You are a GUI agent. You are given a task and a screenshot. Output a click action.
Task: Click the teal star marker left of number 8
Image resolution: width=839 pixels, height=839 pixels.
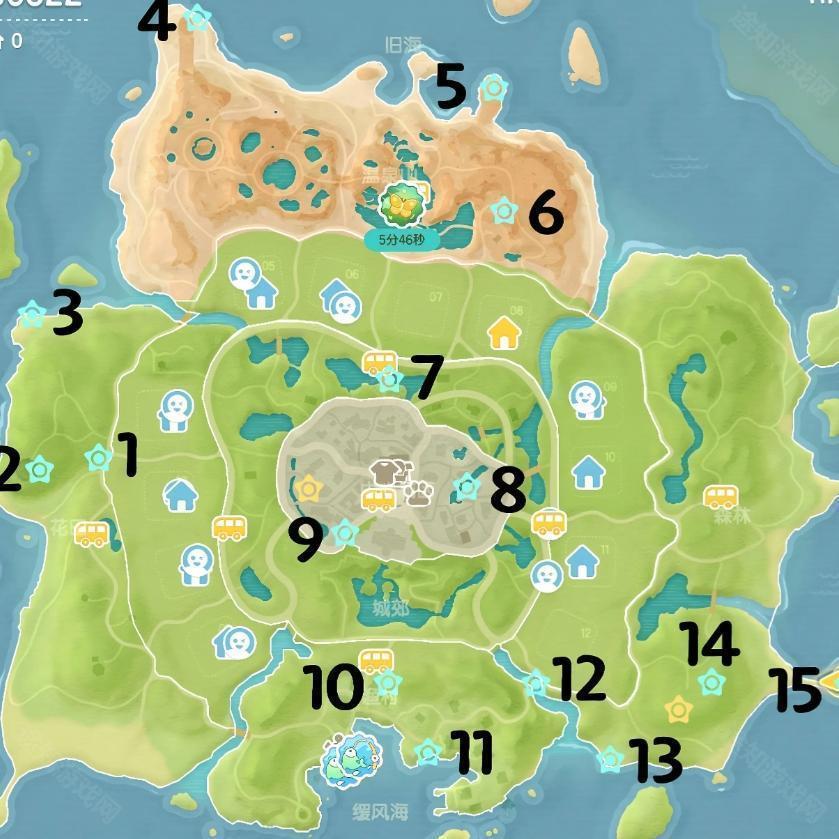pyautogui.click(x=467, y=487)
